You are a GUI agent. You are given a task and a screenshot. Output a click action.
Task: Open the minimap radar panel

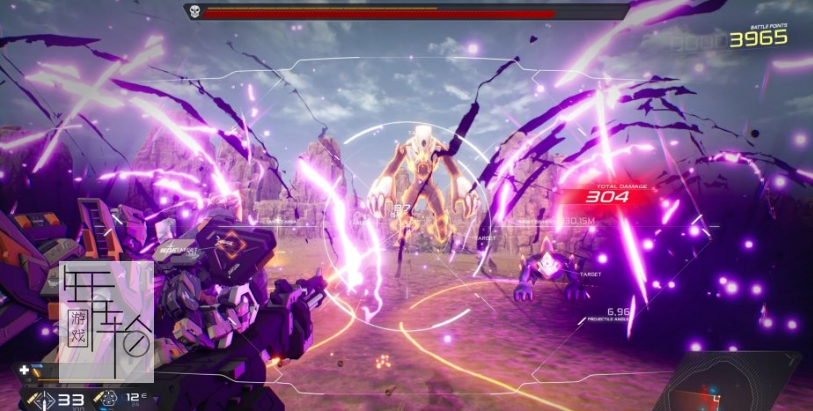pos(735,385)
